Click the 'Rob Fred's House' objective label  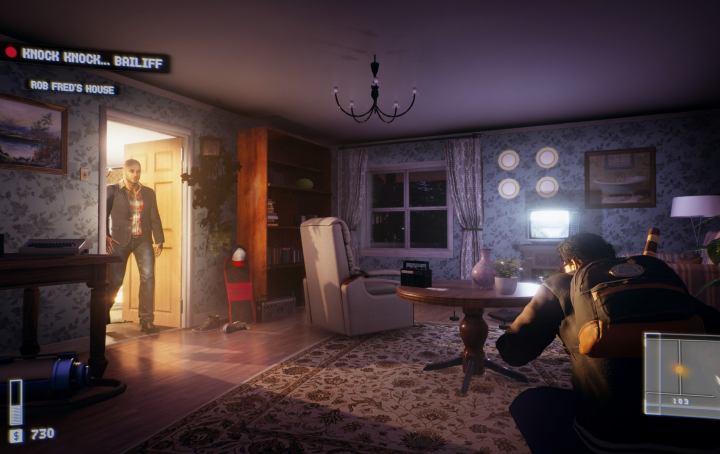click(72, 87)
